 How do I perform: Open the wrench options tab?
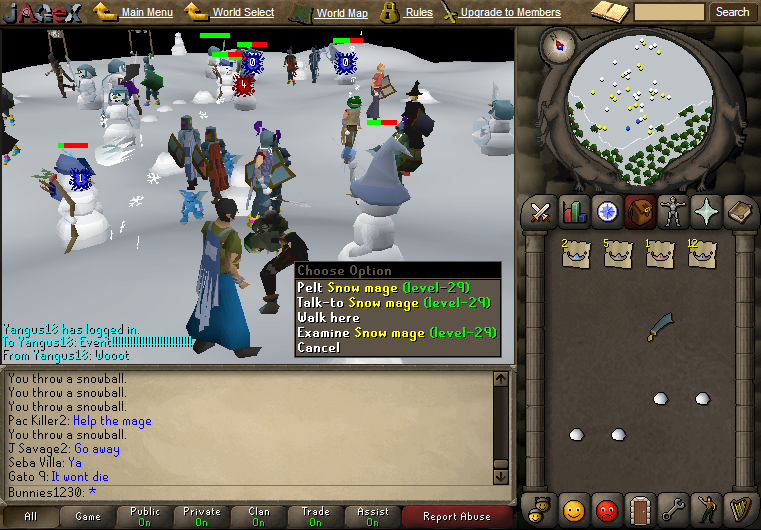672,508
